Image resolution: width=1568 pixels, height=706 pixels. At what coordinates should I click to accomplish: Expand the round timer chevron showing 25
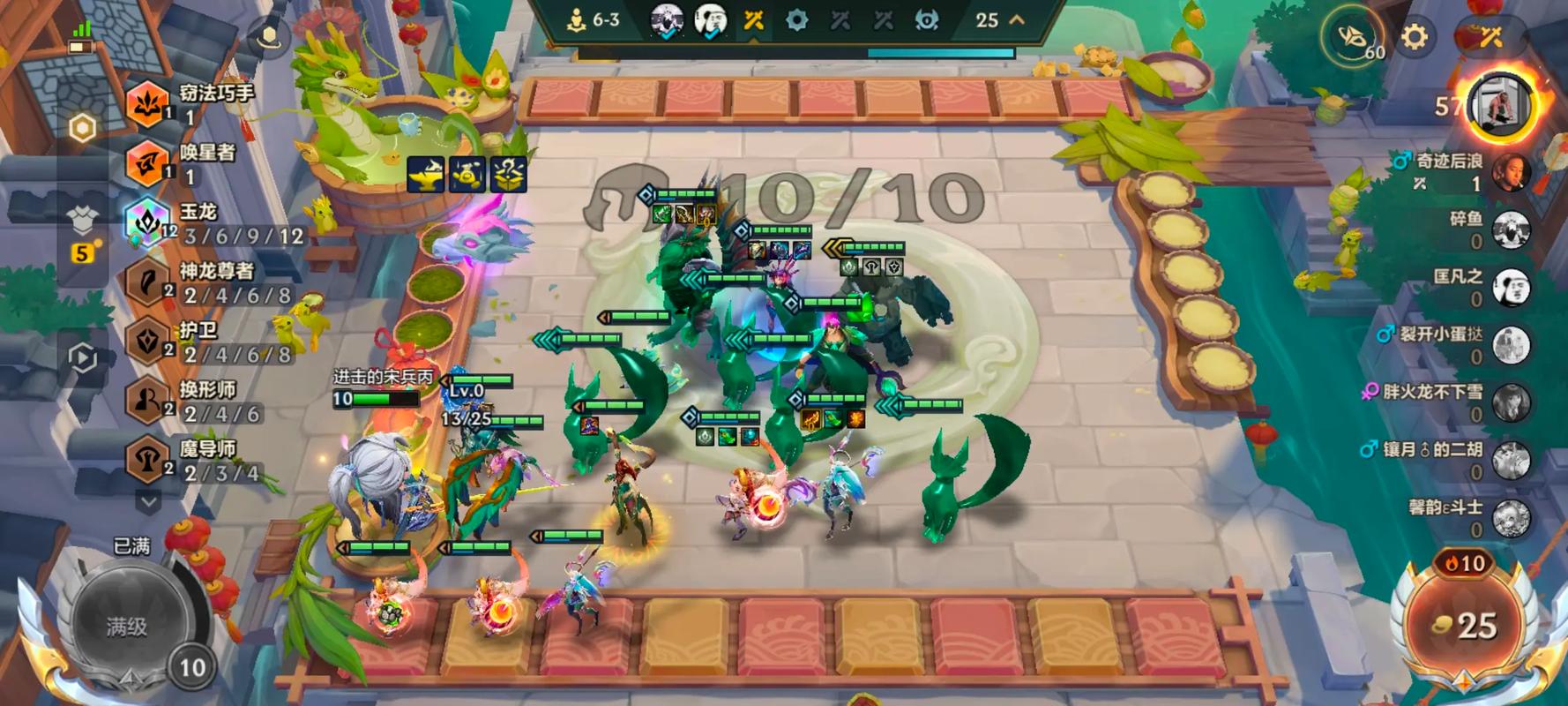(x=1017, y=19)
